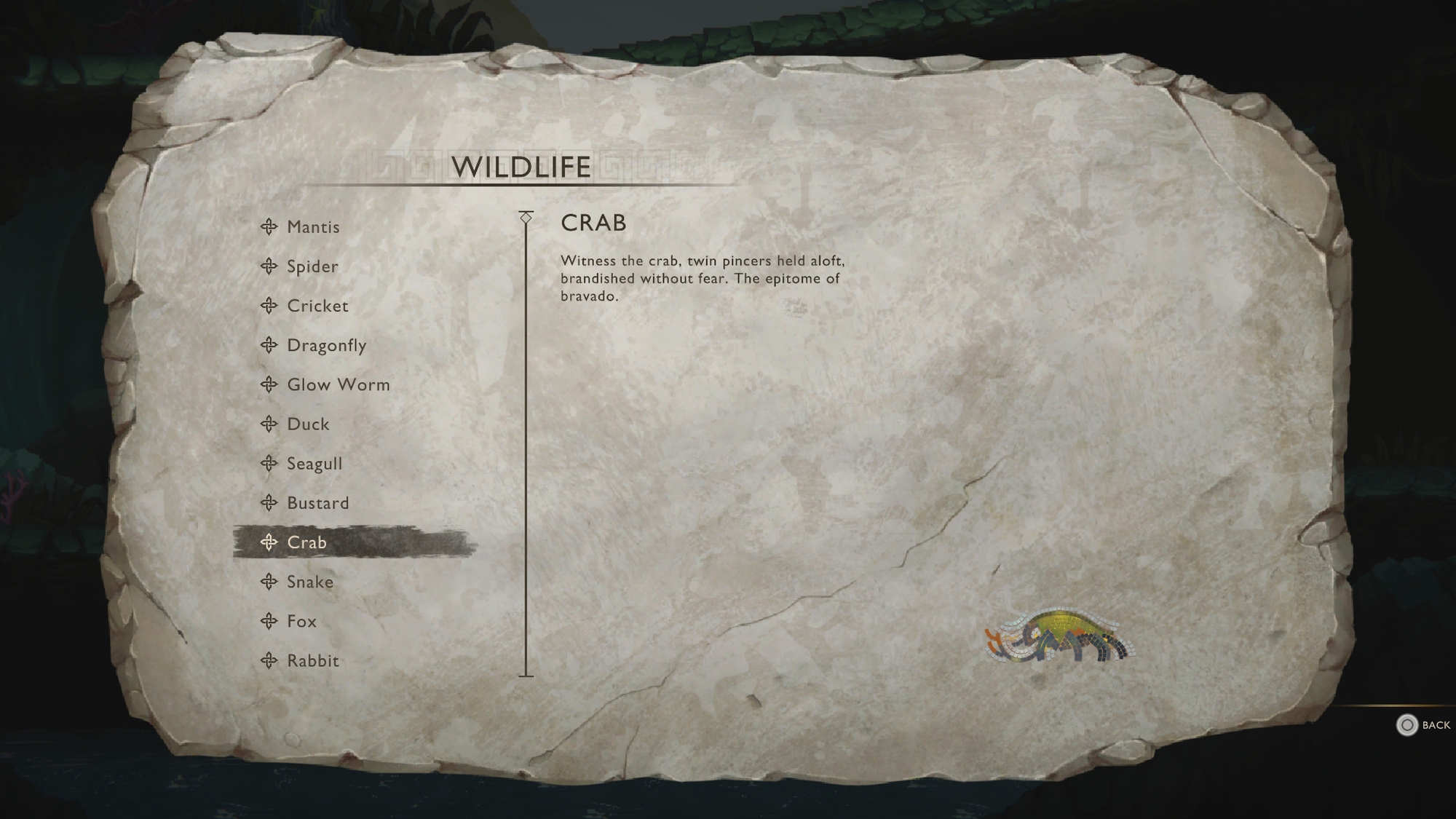Show the Duck description
Screen dimensions: 1456x819
pyautogui.click(x=308, y=424)
